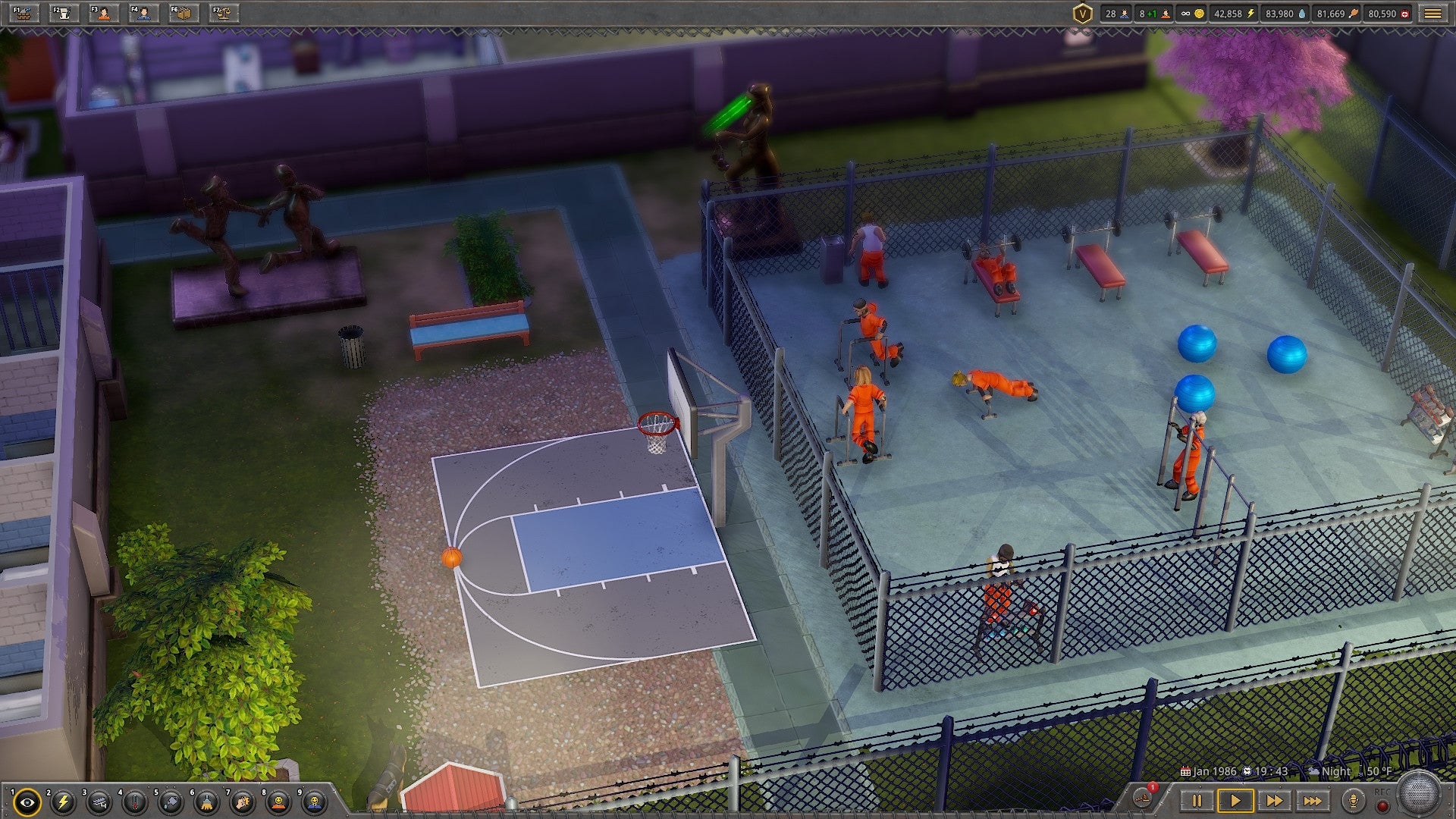Select the security camera overlay
This screenshot has width=1456, height=819.
tap(99, 801)
